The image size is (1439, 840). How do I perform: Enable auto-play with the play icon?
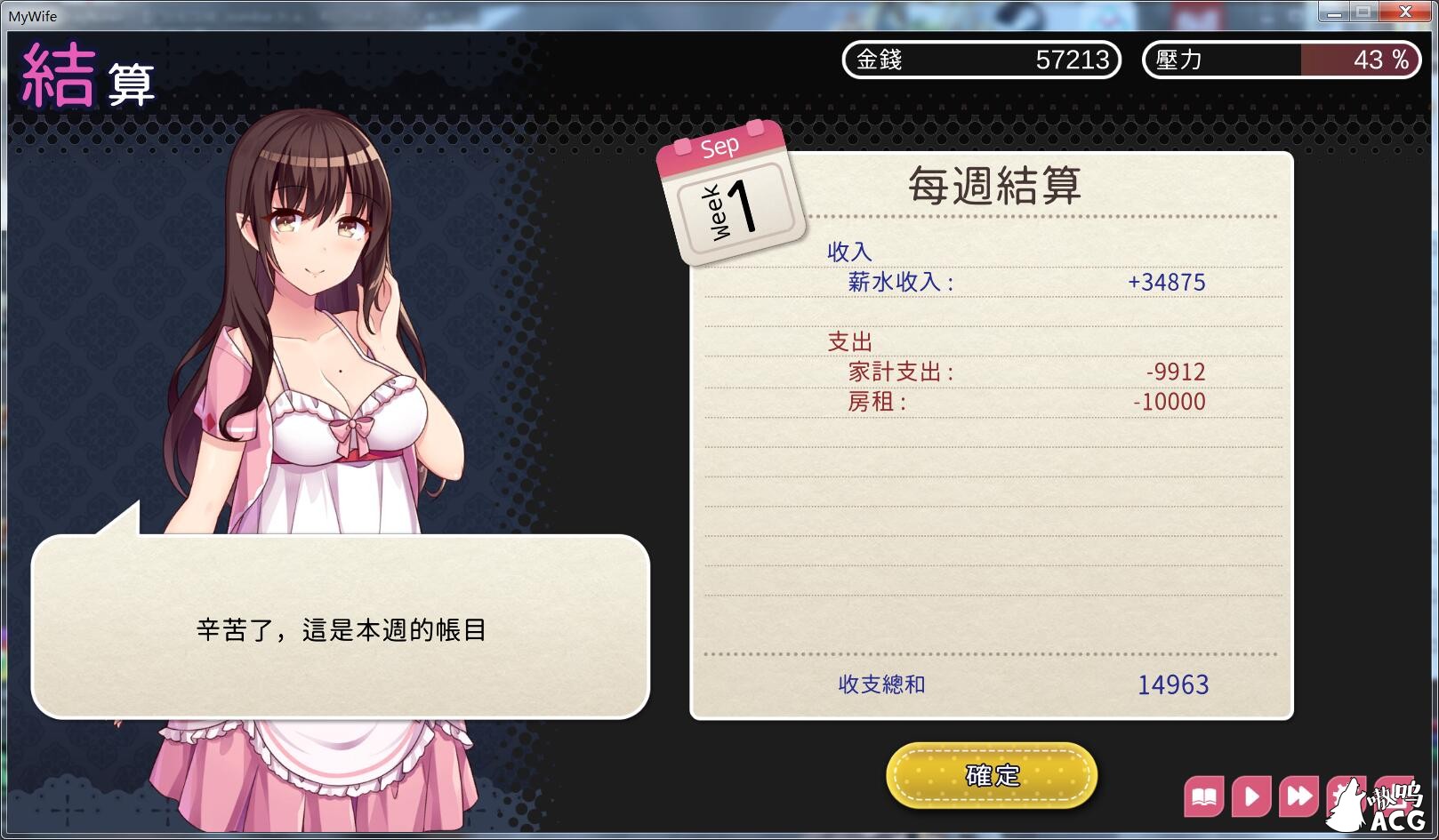pyautogui.click(x=1251, y=796)
